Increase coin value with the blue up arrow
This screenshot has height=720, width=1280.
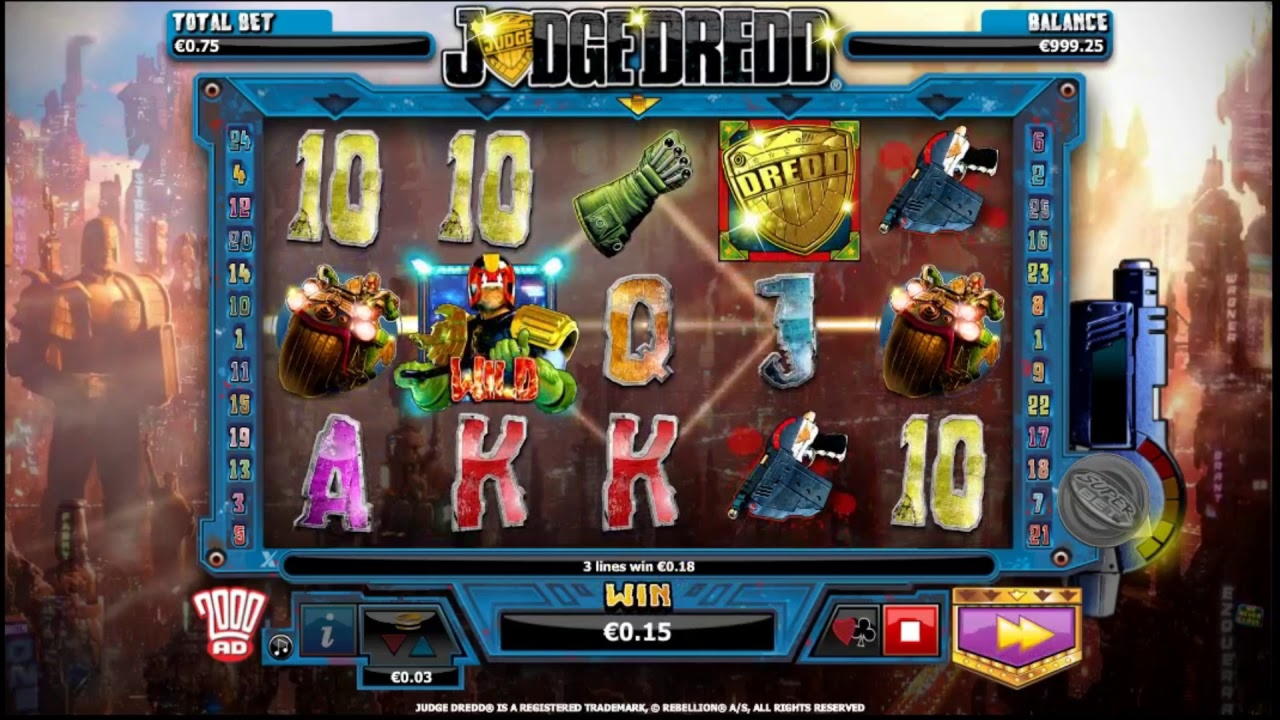pyautogui.click(x=422, y=648)
